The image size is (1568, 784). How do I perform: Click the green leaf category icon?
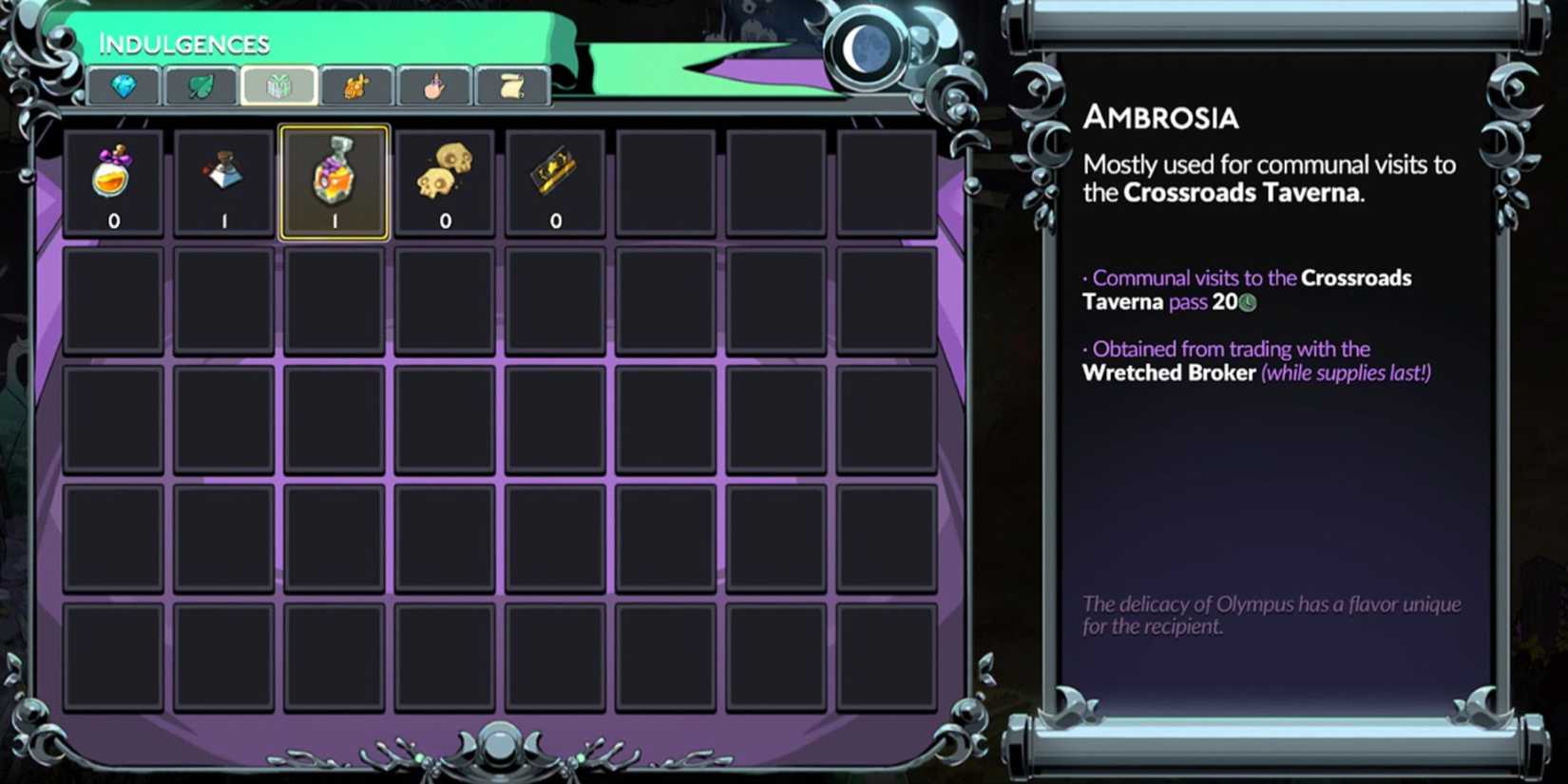point(200,85)
